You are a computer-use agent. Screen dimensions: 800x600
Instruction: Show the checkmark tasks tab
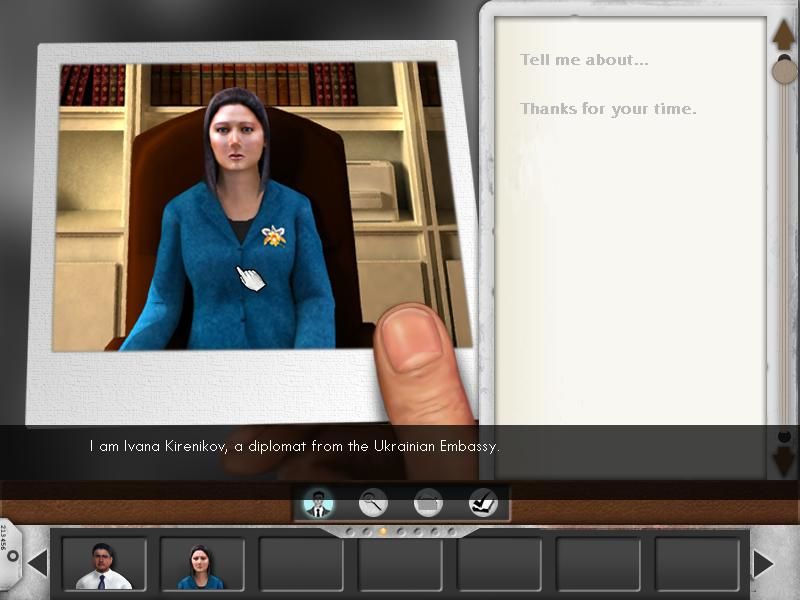click(x=483, y=502)
